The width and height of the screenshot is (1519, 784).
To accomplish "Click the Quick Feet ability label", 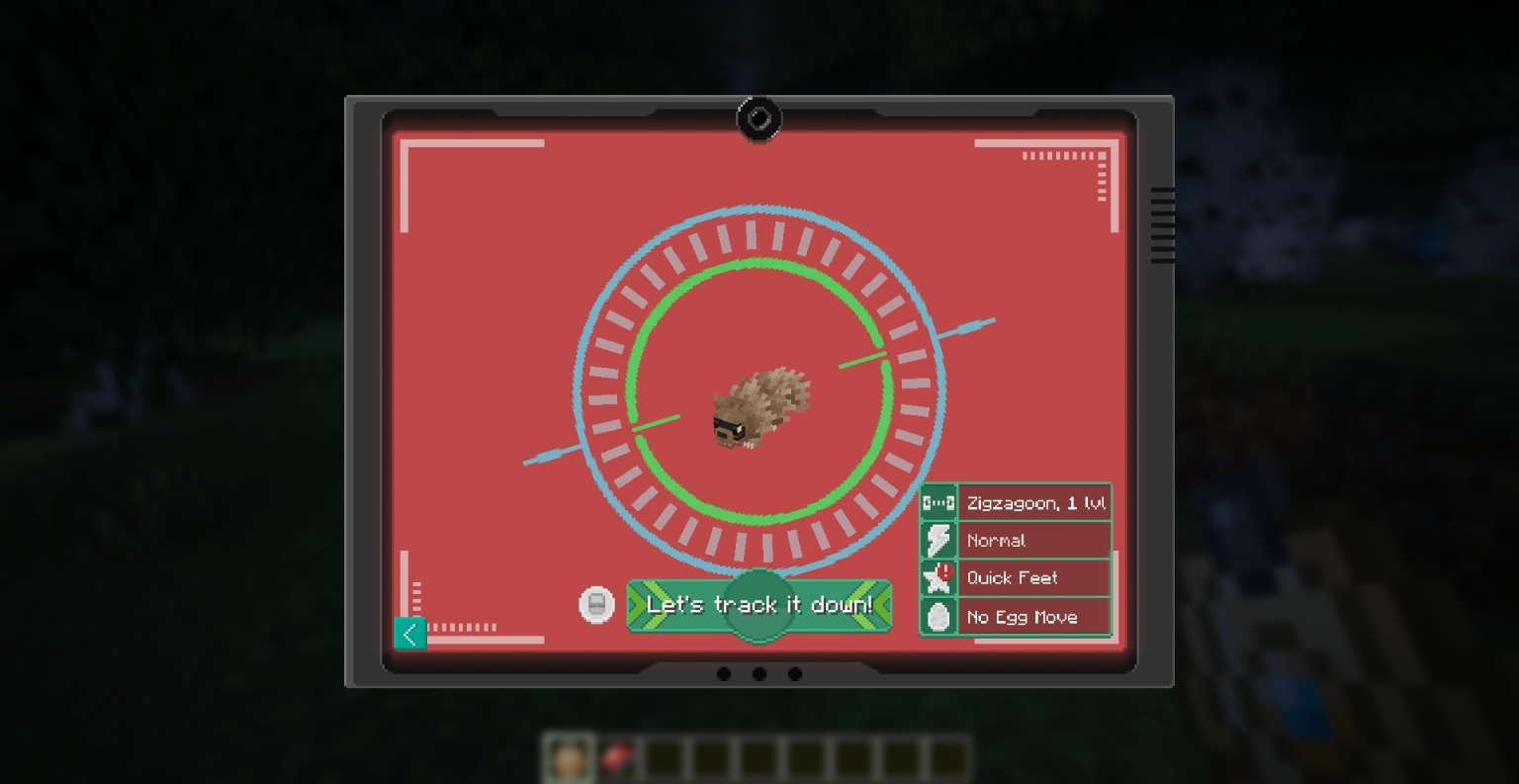I will (1012, 578).
